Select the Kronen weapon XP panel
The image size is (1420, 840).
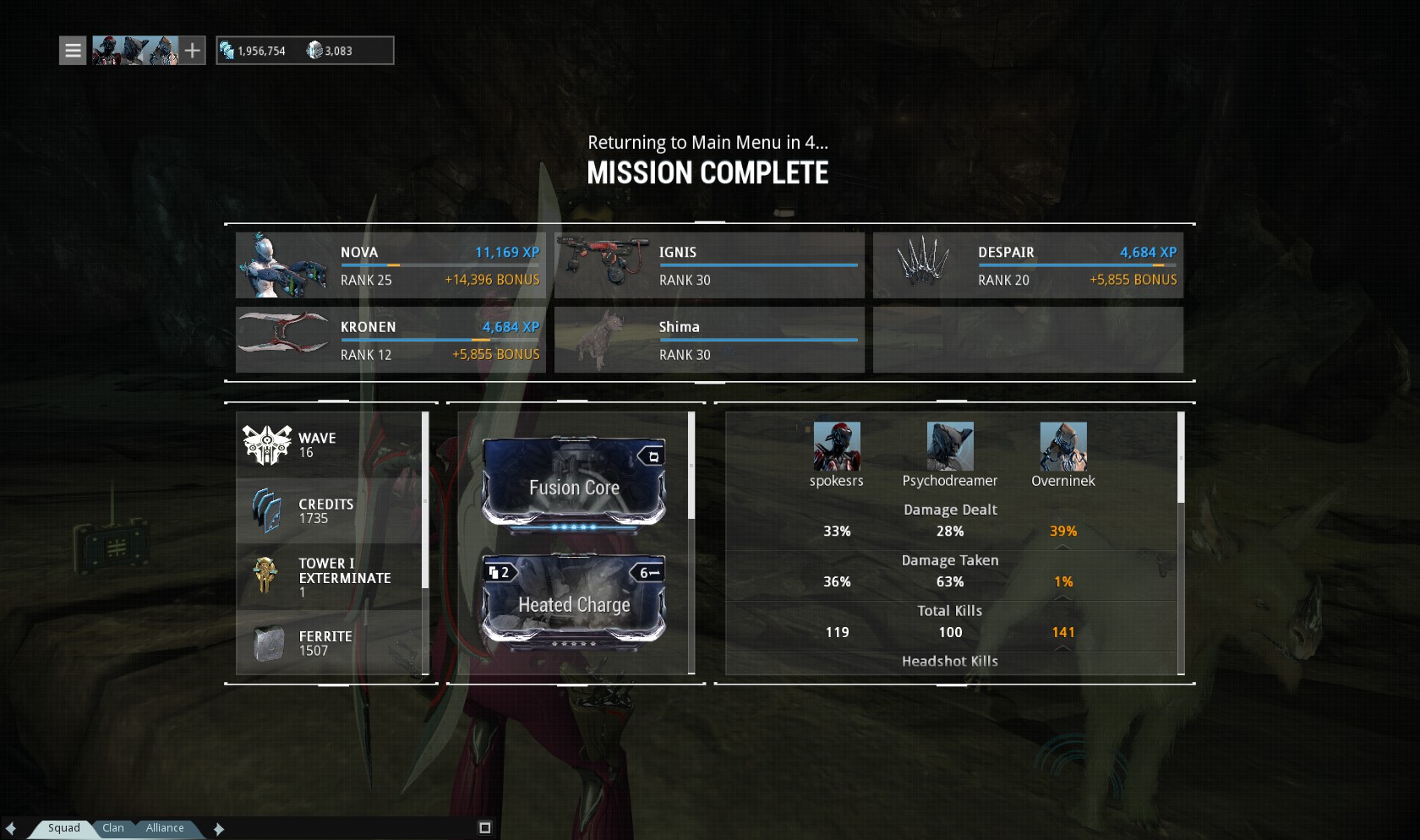click(x=390, y=340)
